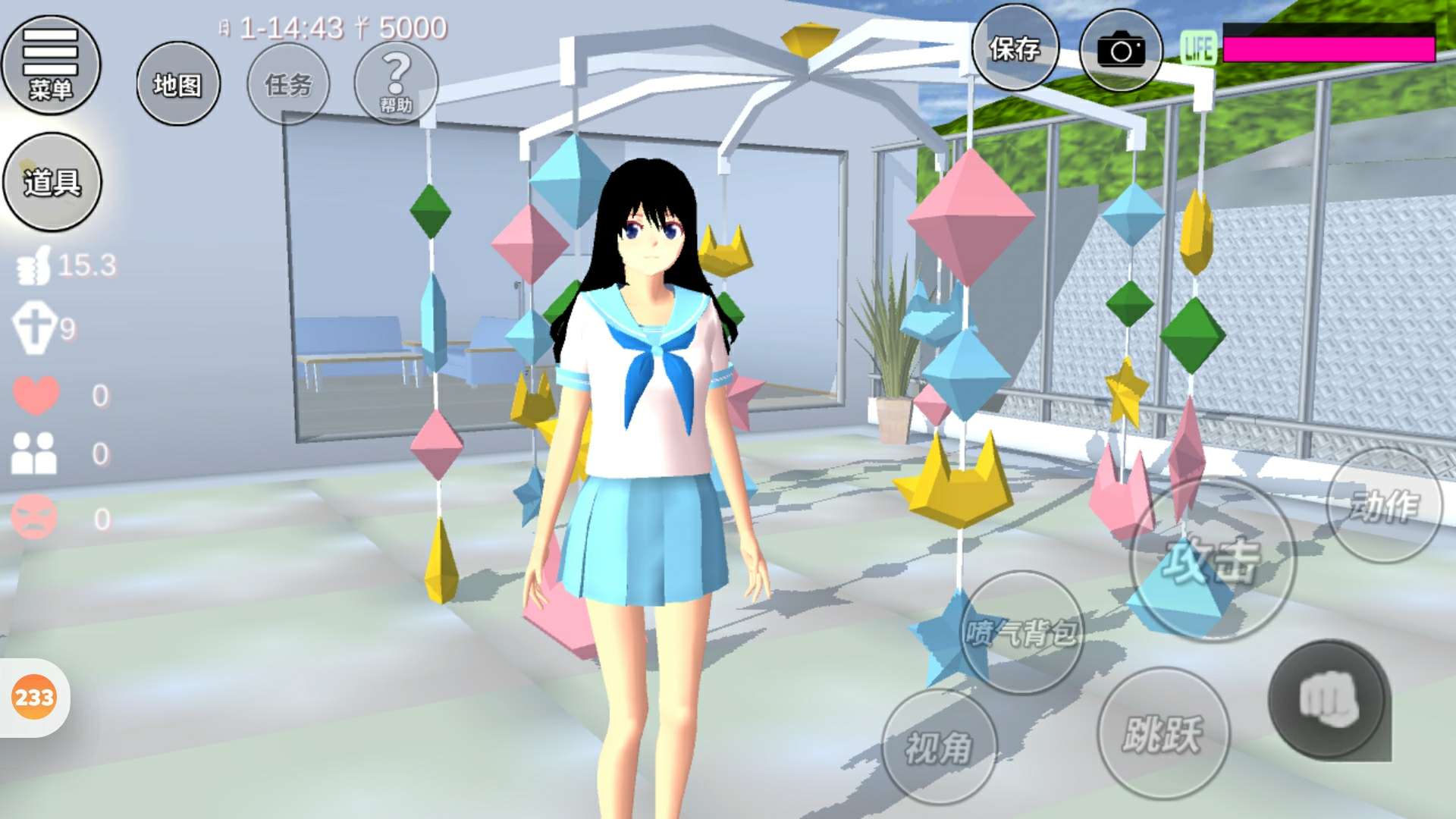This screenshot has width=1456, height=819.
Task: Open the 帮助 help screen
Action: point(396,82)
